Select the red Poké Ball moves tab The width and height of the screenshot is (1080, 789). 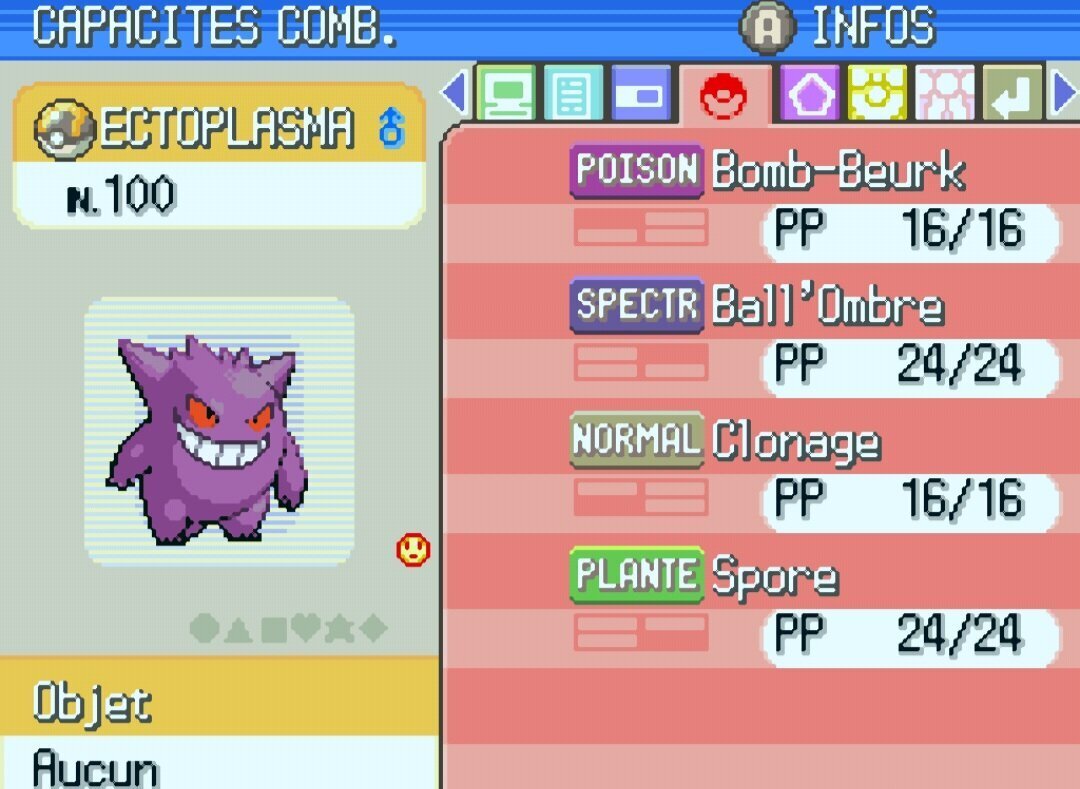724,96
